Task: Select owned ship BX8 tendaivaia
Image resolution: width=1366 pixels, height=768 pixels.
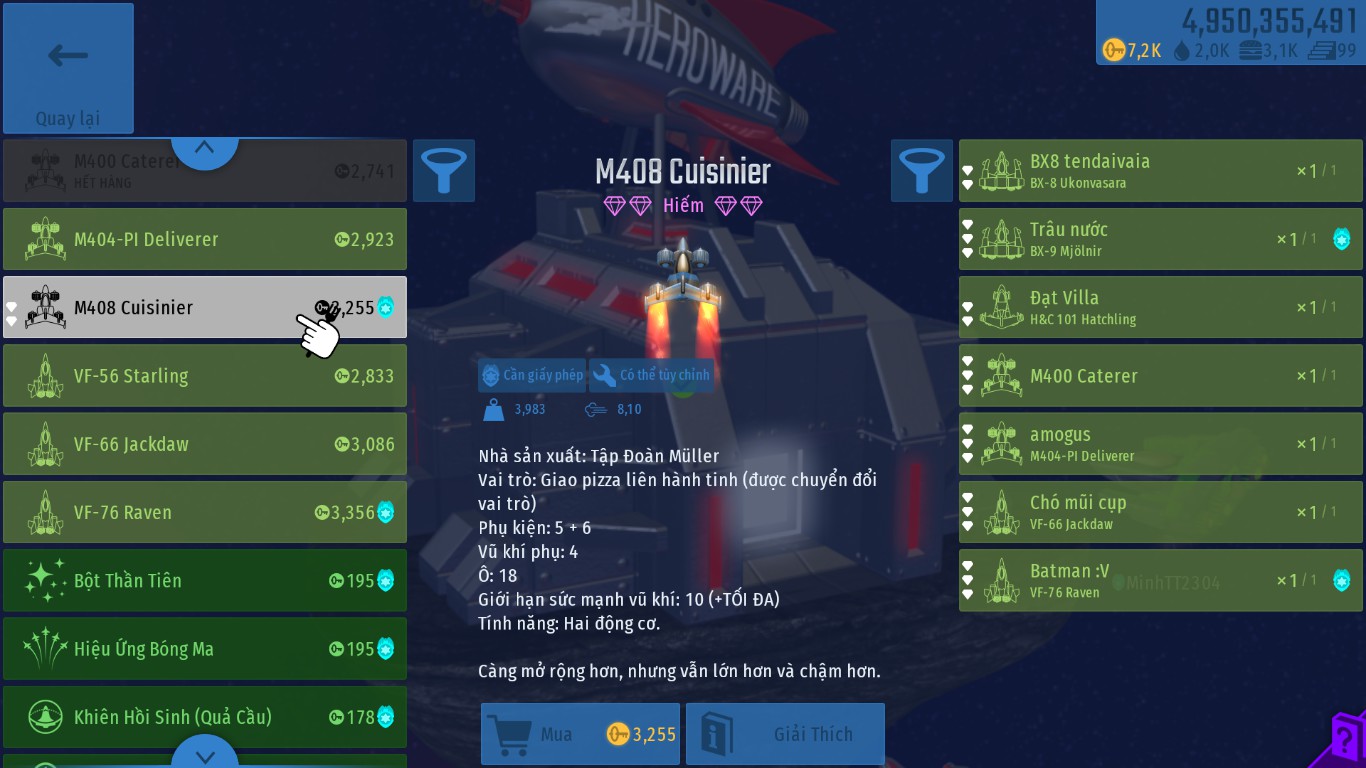Action: point(1160,171)
